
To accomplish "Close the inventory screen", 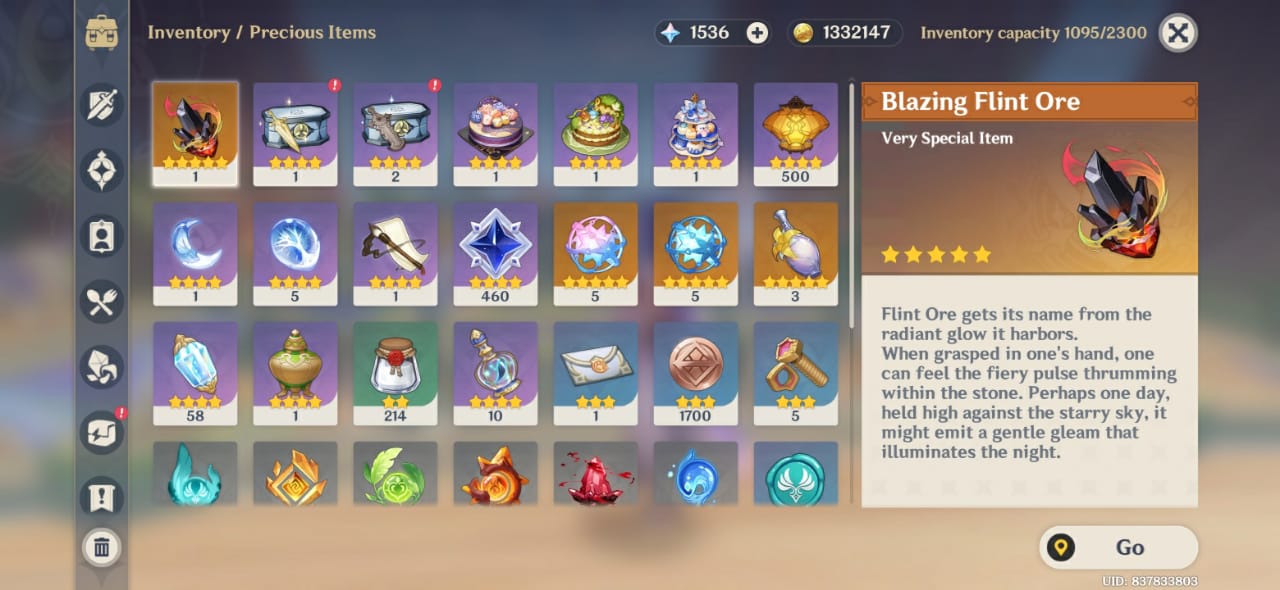I will point(1178,33).
